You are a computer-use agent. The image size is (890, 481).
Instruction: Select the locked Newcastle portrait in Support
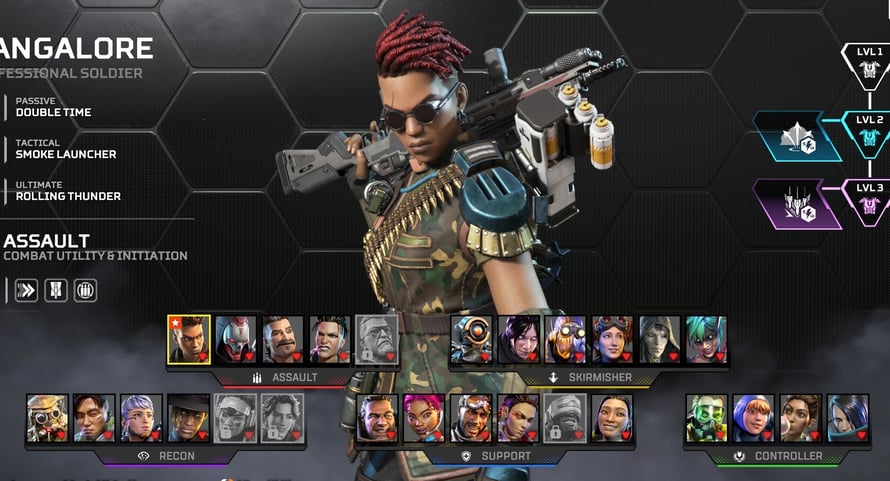(565, 417)
